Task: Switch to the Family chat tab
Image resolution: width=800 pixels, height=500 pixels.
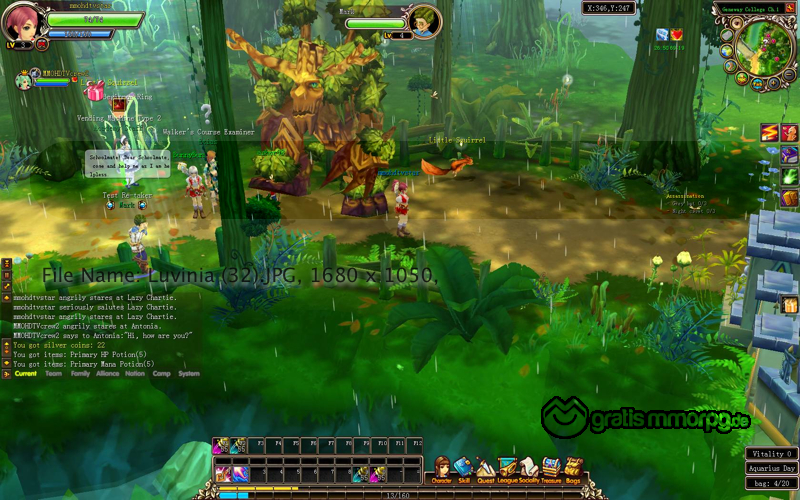Action: (x=80, y=374)
